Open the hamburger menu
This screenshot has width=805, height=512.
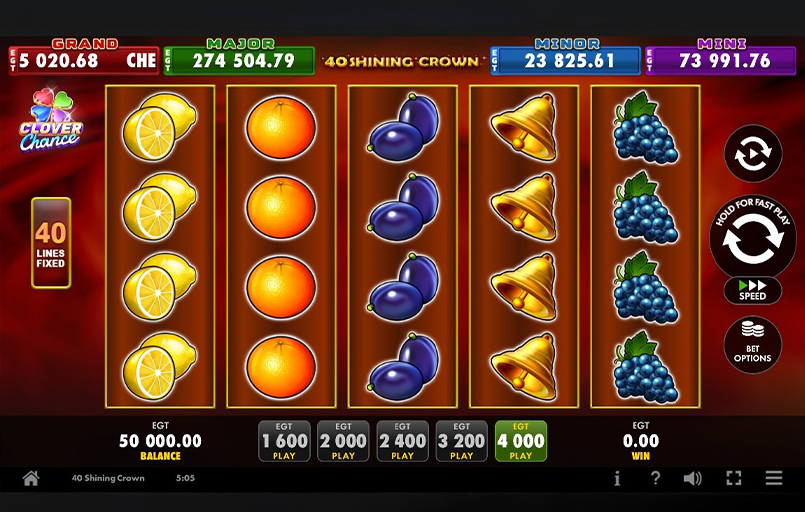click(x=773, y=479)
